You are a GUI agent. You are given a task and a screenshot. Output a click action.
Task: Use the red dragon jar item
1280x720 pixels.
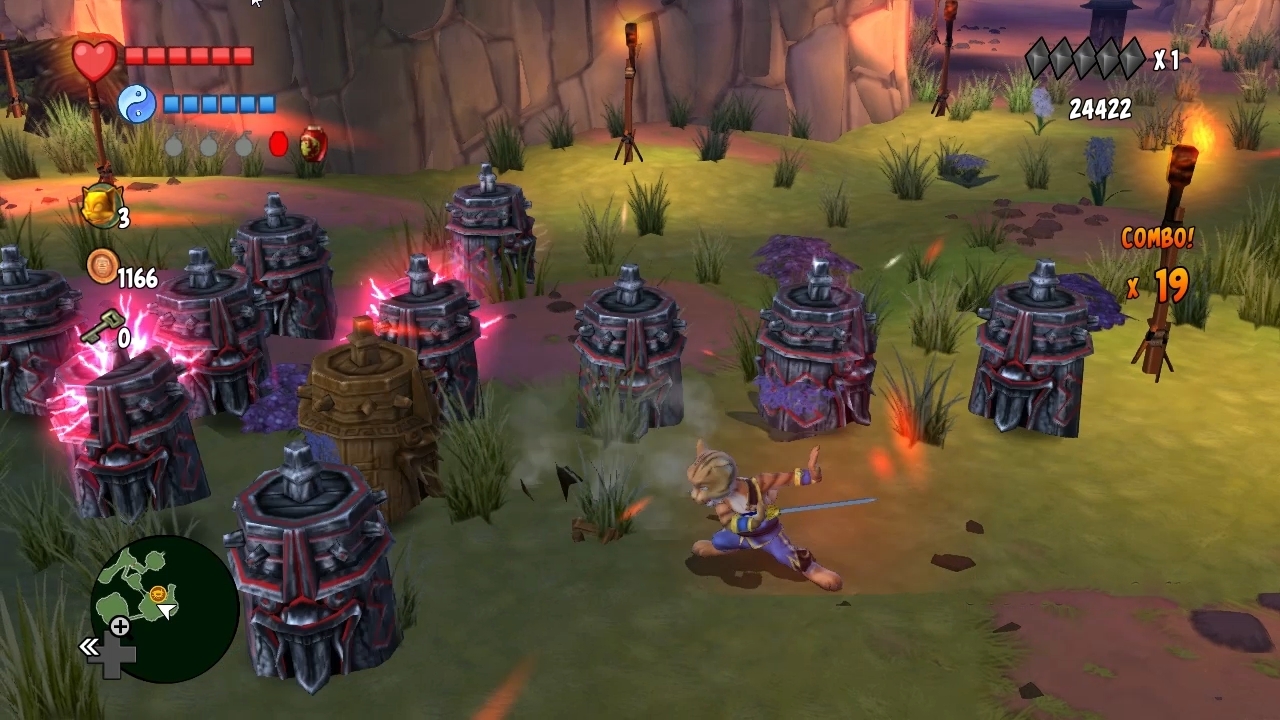coord(313,145)
